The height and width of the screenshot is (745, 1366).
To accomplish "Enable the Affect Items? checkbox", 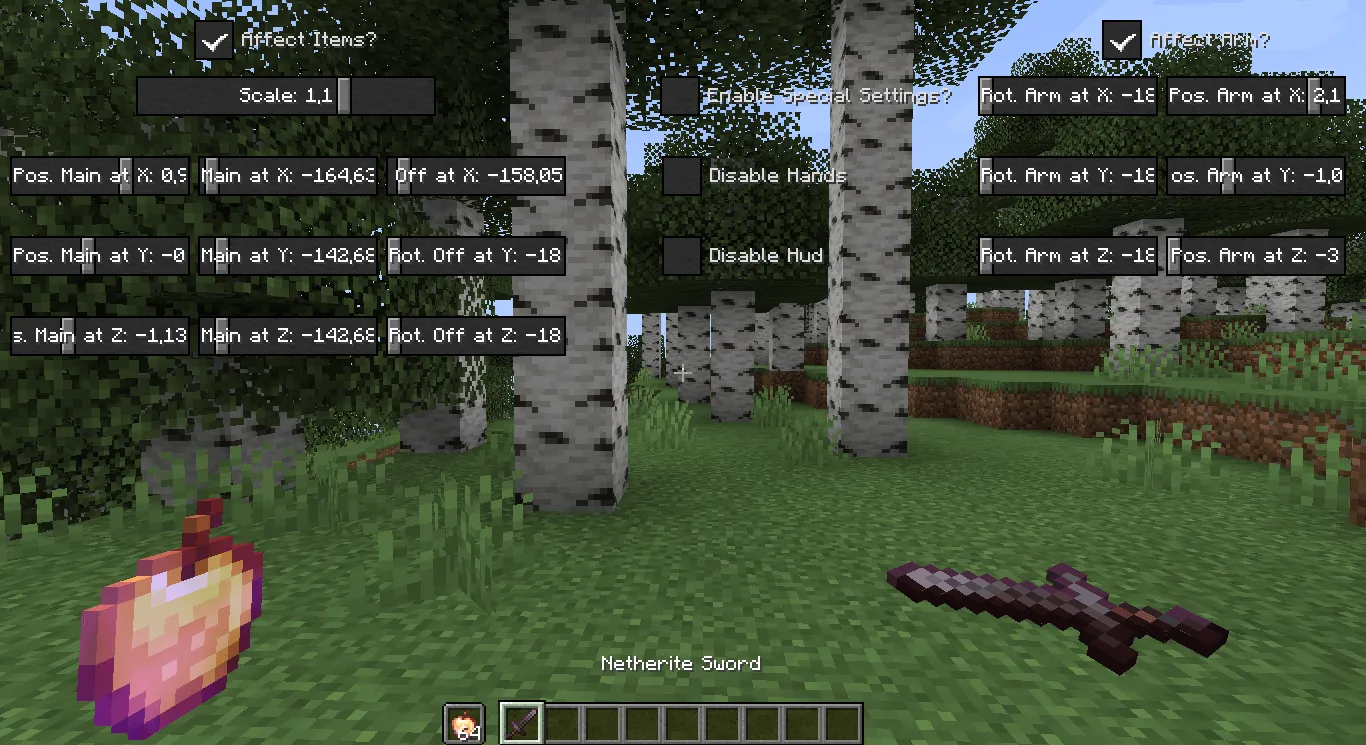I will click(214, 41).
